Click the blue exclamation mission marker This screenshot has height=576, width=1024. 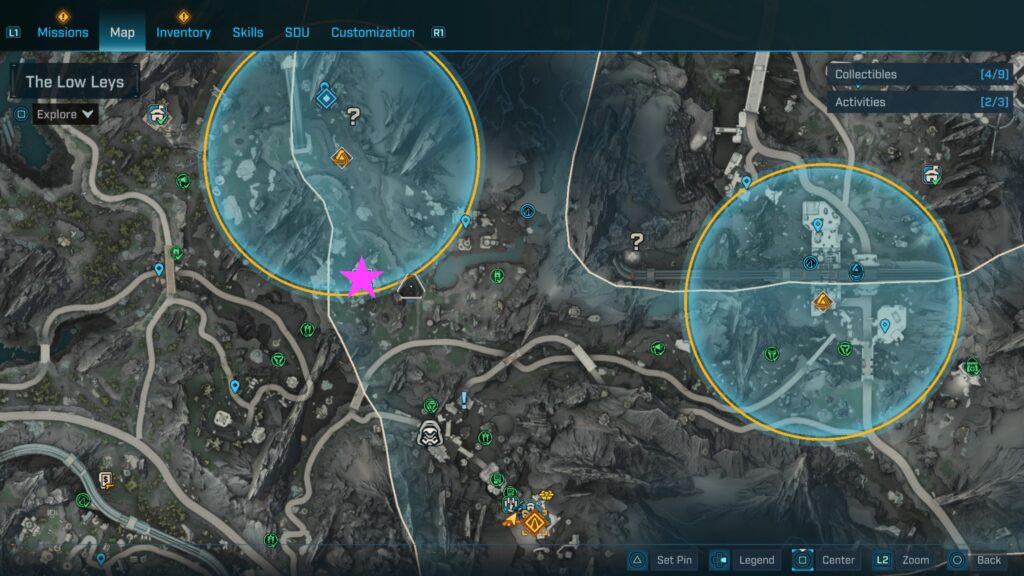coord(464,399)
